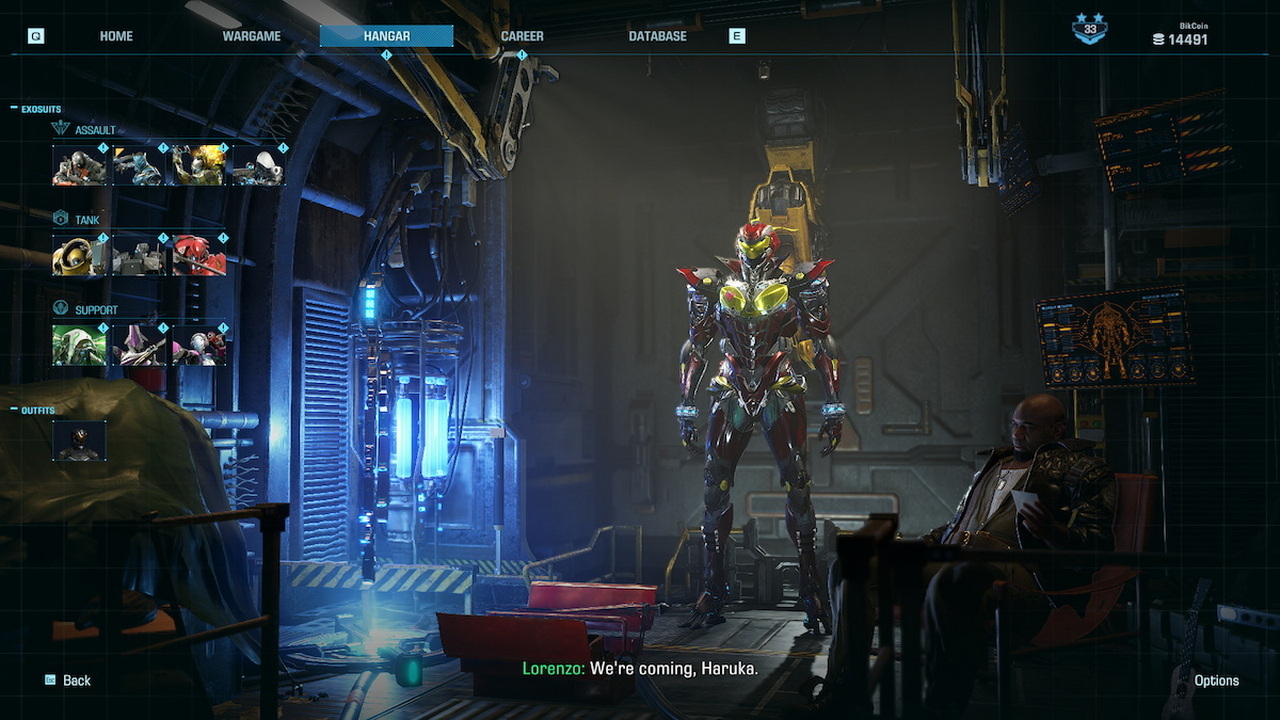The width and height of the screenshot is (1280, 720).
Task: Go to the Career tab
Action: click(x=522, y=36)
